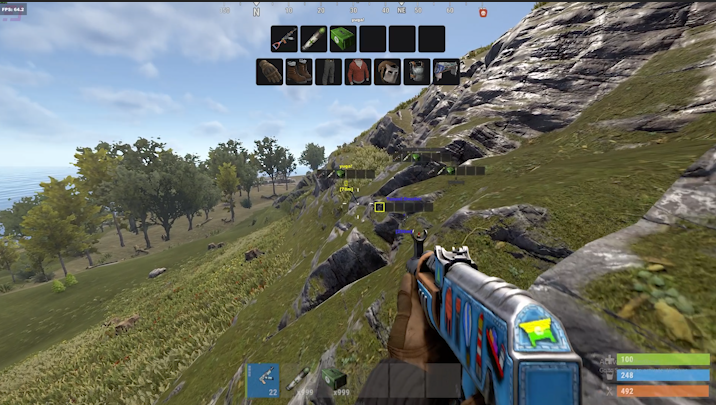Select the metal facemask slot
The height and width of the screenshot is (405, 716).
388,72
